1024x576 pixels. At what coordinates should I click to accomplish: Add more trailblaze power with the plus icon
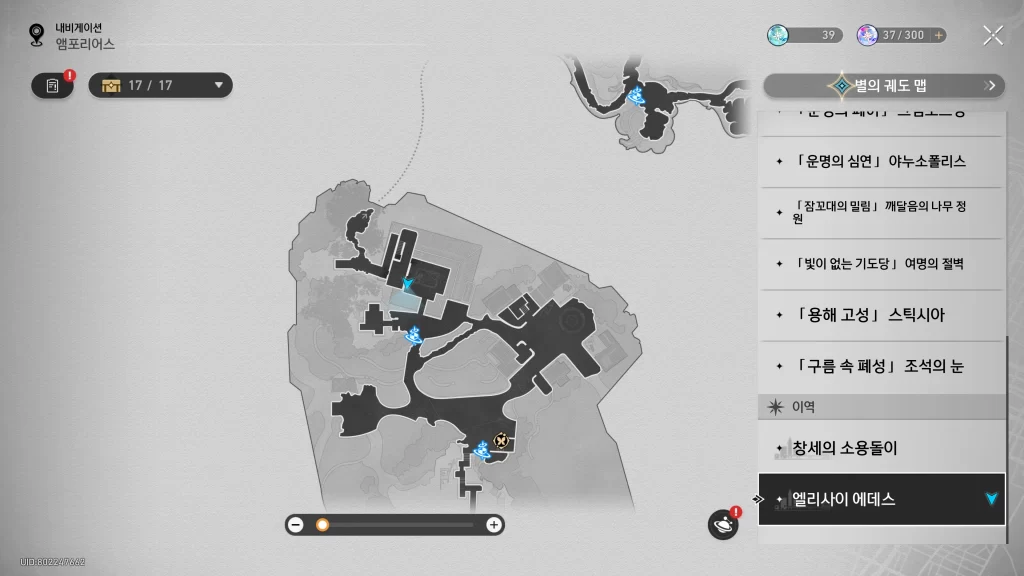[938, 35]
